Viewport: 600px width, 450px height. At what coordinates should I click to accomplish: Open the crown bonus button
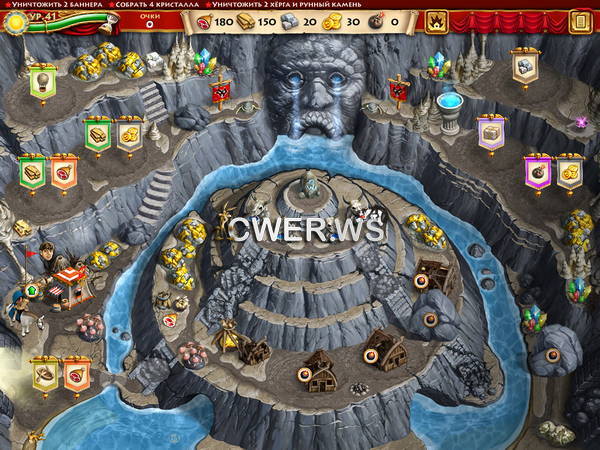(x=438, y=20)
